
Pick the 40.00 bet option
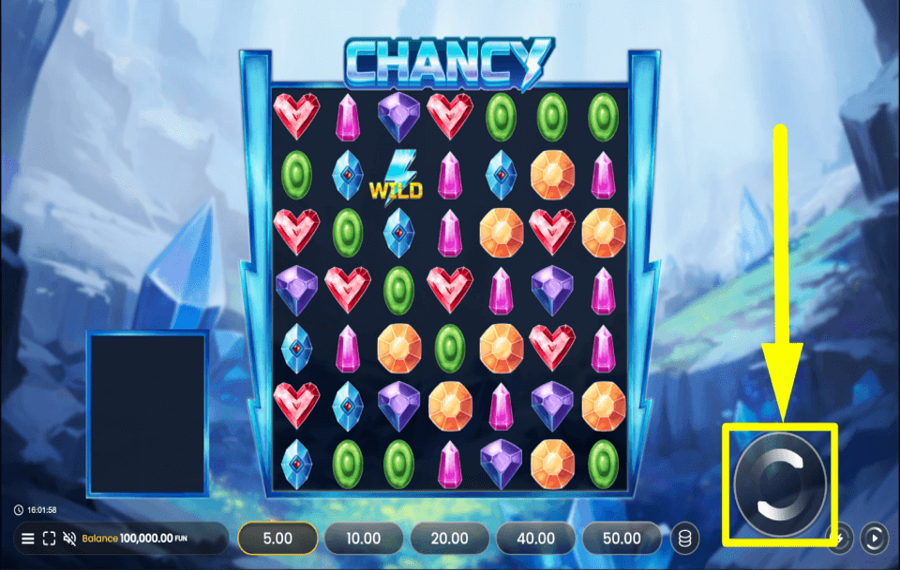tap(535, 538)
